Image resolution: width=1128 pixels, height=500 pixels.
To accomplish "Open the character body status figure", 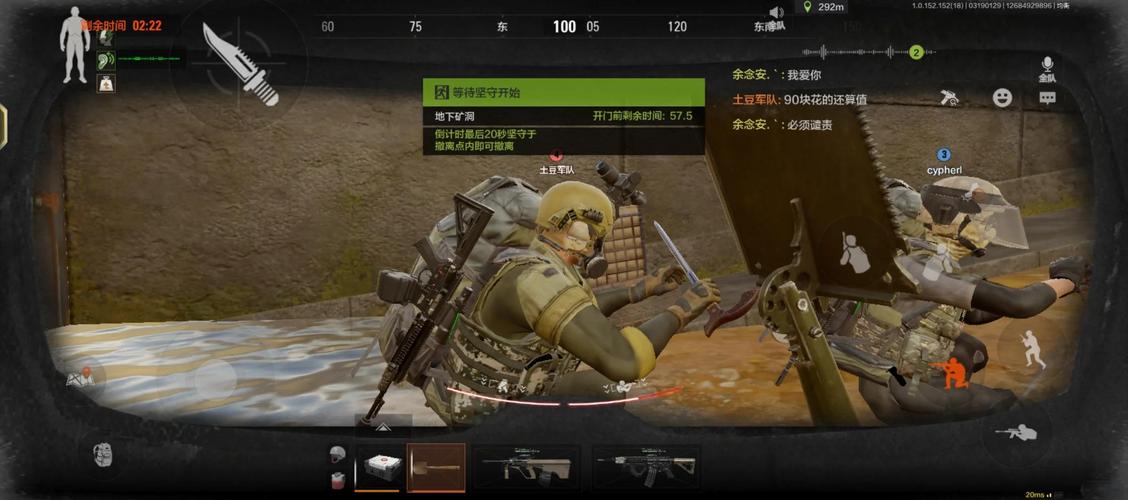I will (x=74, y=43).
